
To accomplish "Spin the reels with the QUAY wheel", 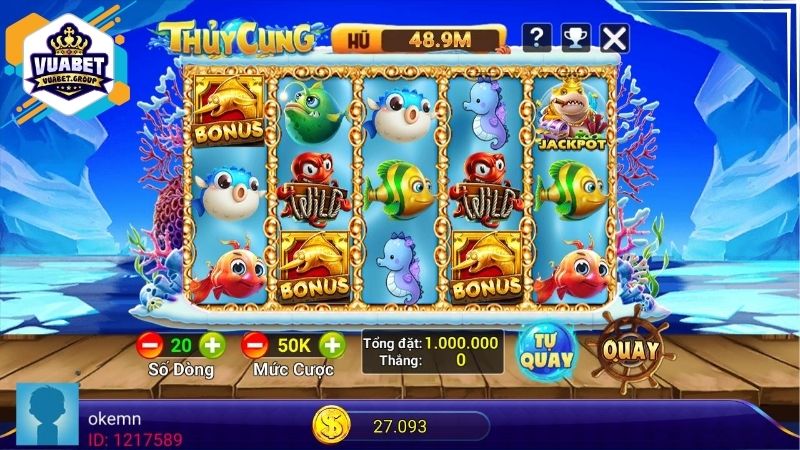I will pos(630,350).
